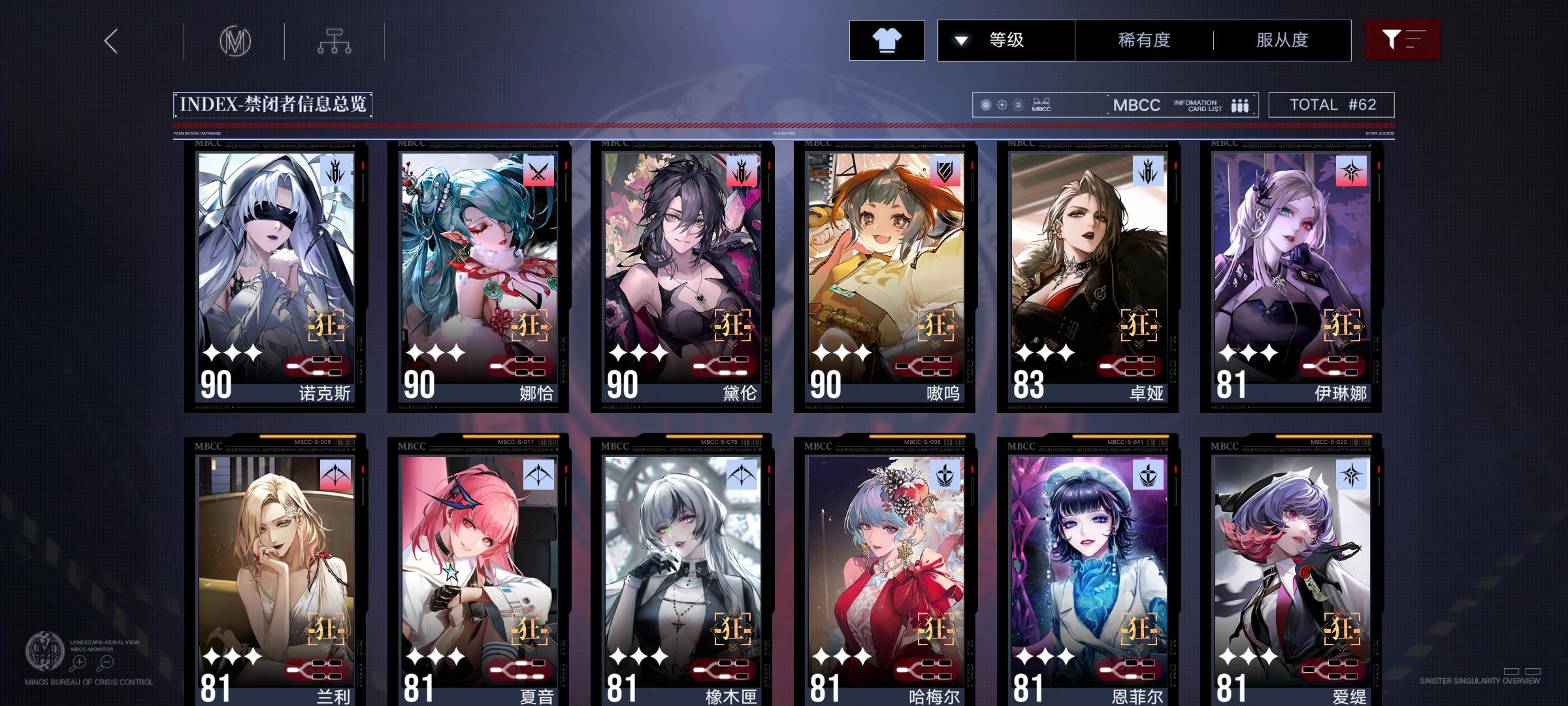
Task: Switch sorting to 服从度
Action: click(x=1282, y=39)
